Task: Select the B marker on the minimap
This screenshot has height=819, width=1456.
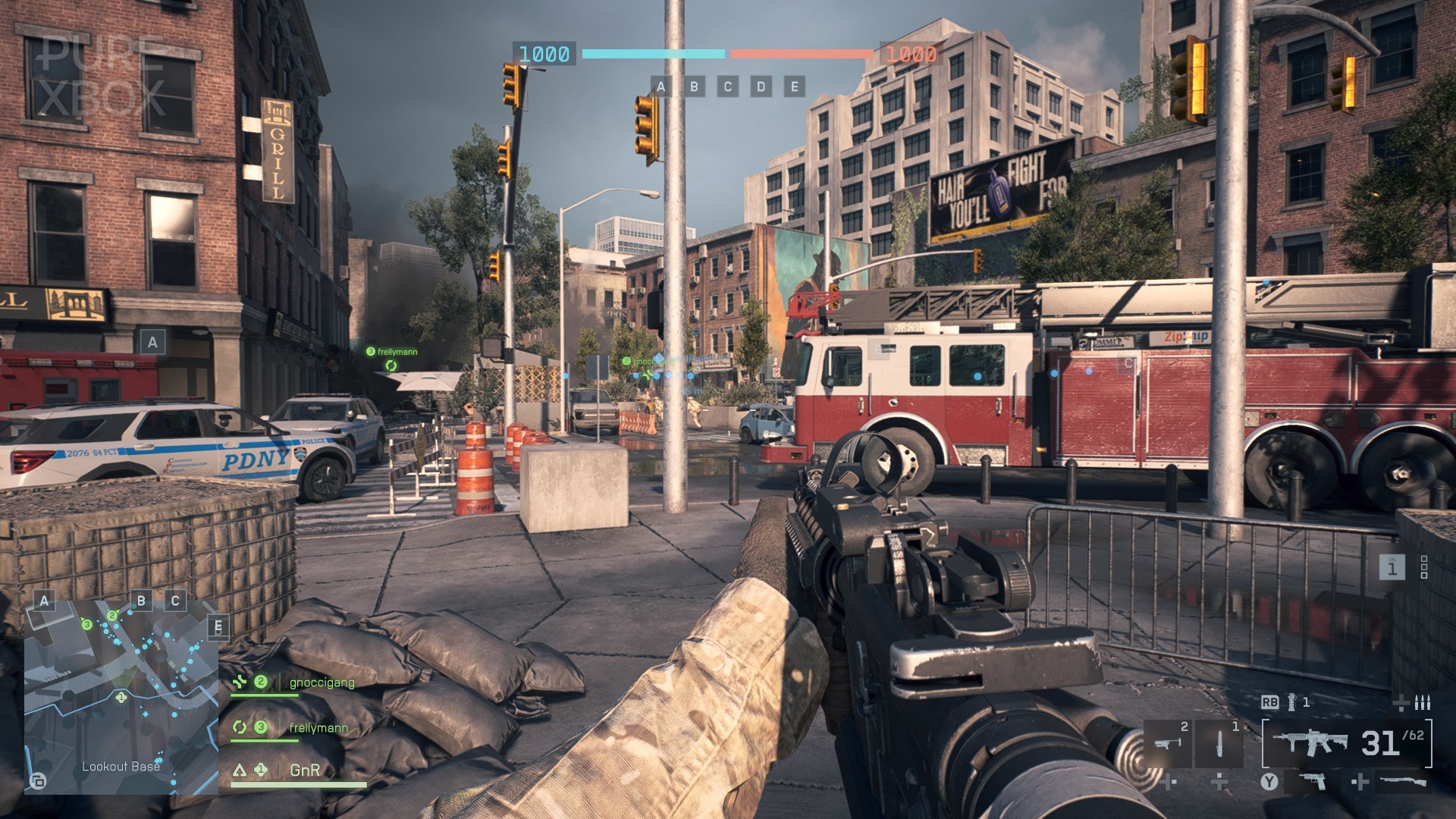Action: (x=141, y=601)
